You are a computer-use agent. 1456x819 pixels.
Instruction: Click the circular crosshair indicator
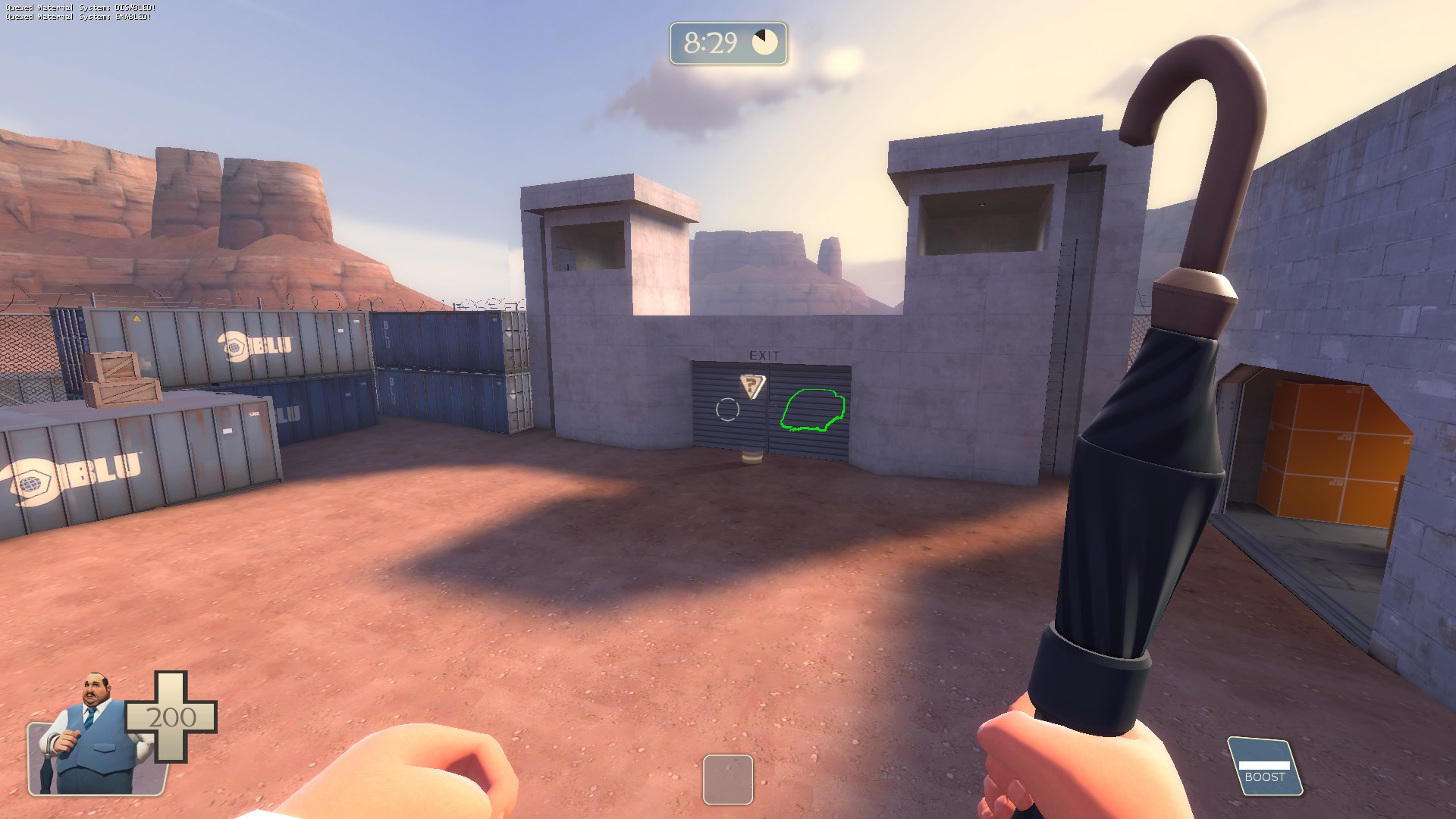coord(726,410)
